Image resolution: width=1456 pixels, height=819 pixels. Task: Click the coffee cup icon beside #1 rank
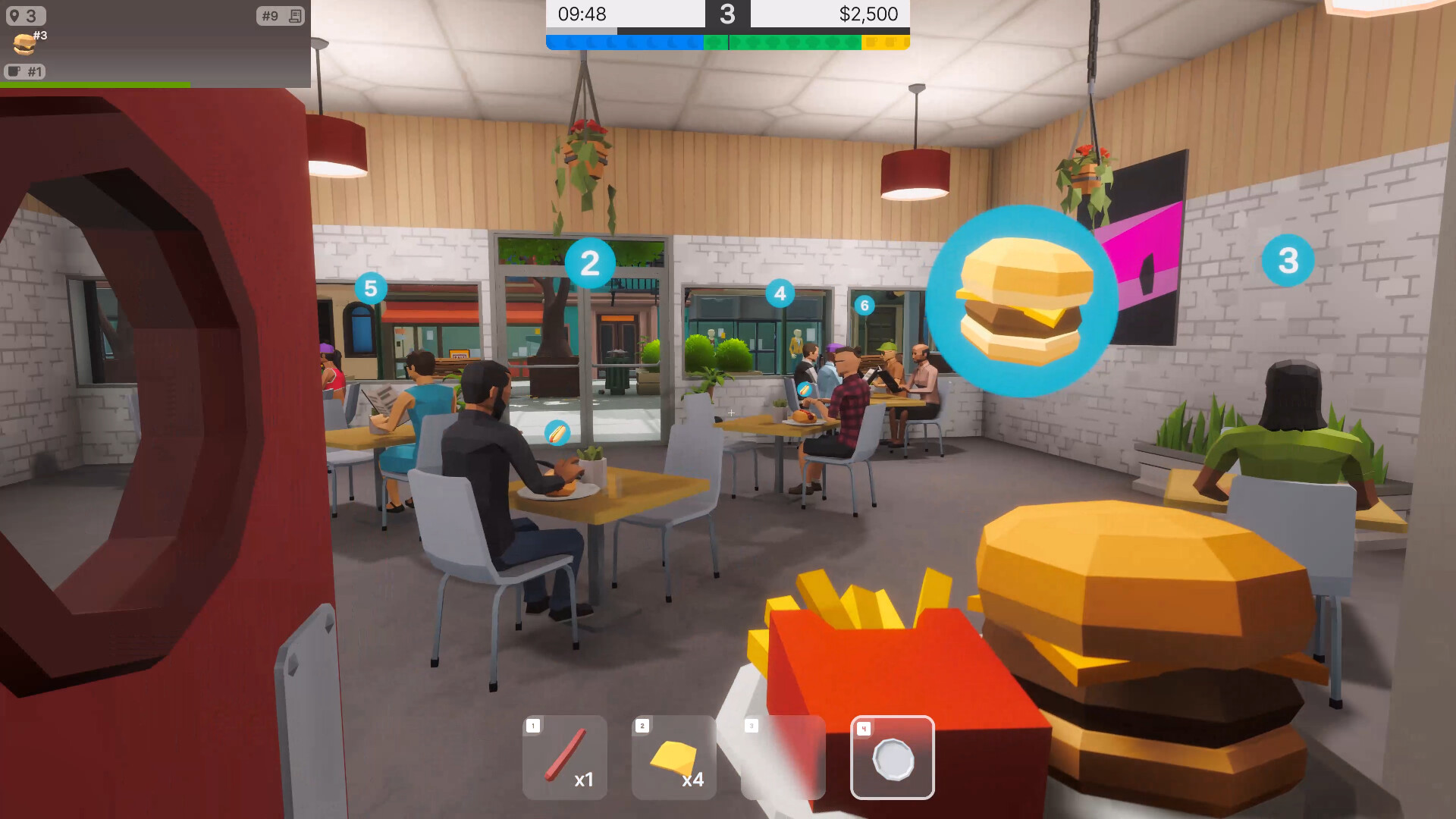pos(14,72)
